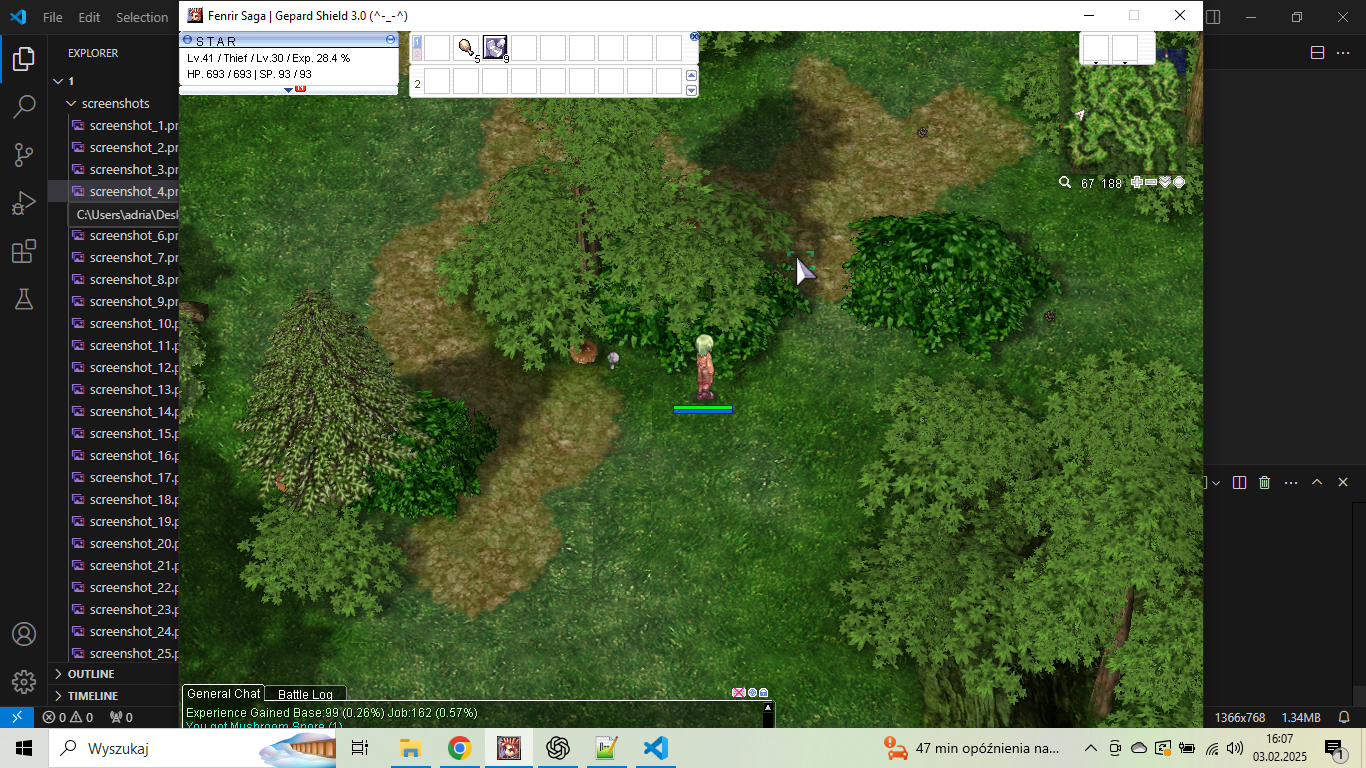Zoom in the minimap with the plus icon
Image resolution: width=1366 pixels, height=768 pixels.
tap(1136, 182)
